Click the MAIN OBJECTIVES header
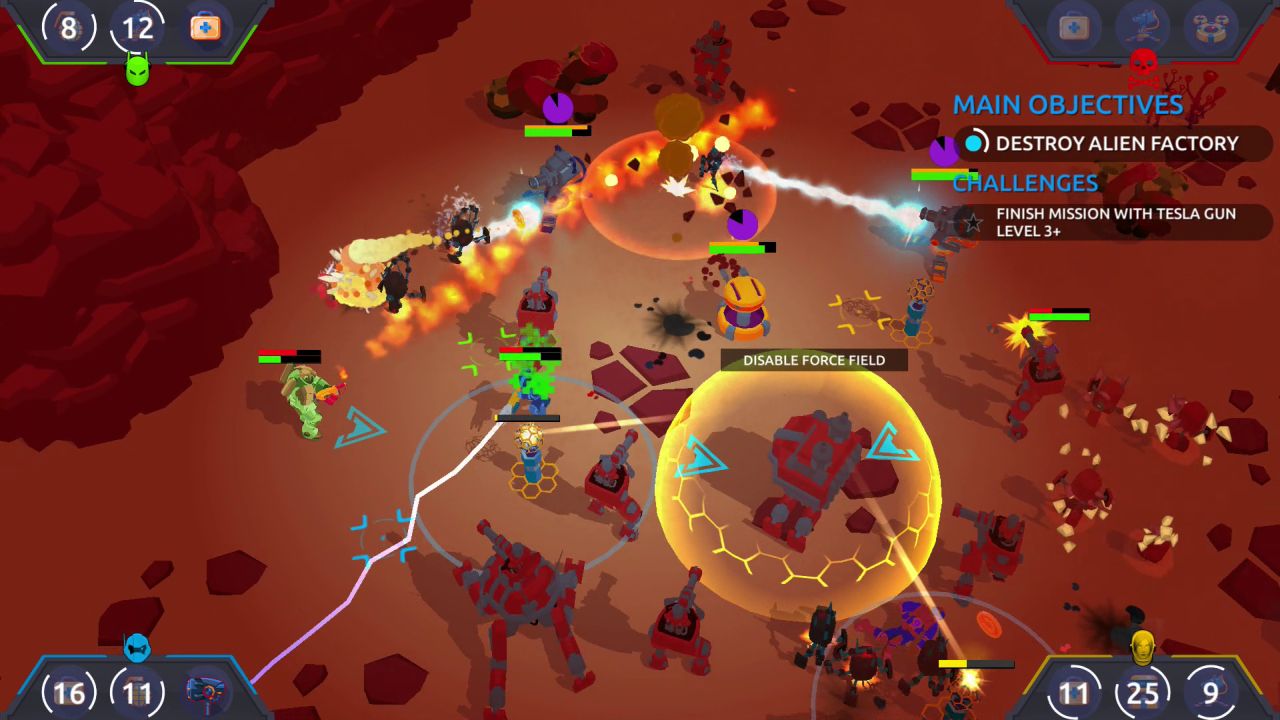Image resolution: width=1280 pixels, height=720 pixels. [x=1069, y=104]
